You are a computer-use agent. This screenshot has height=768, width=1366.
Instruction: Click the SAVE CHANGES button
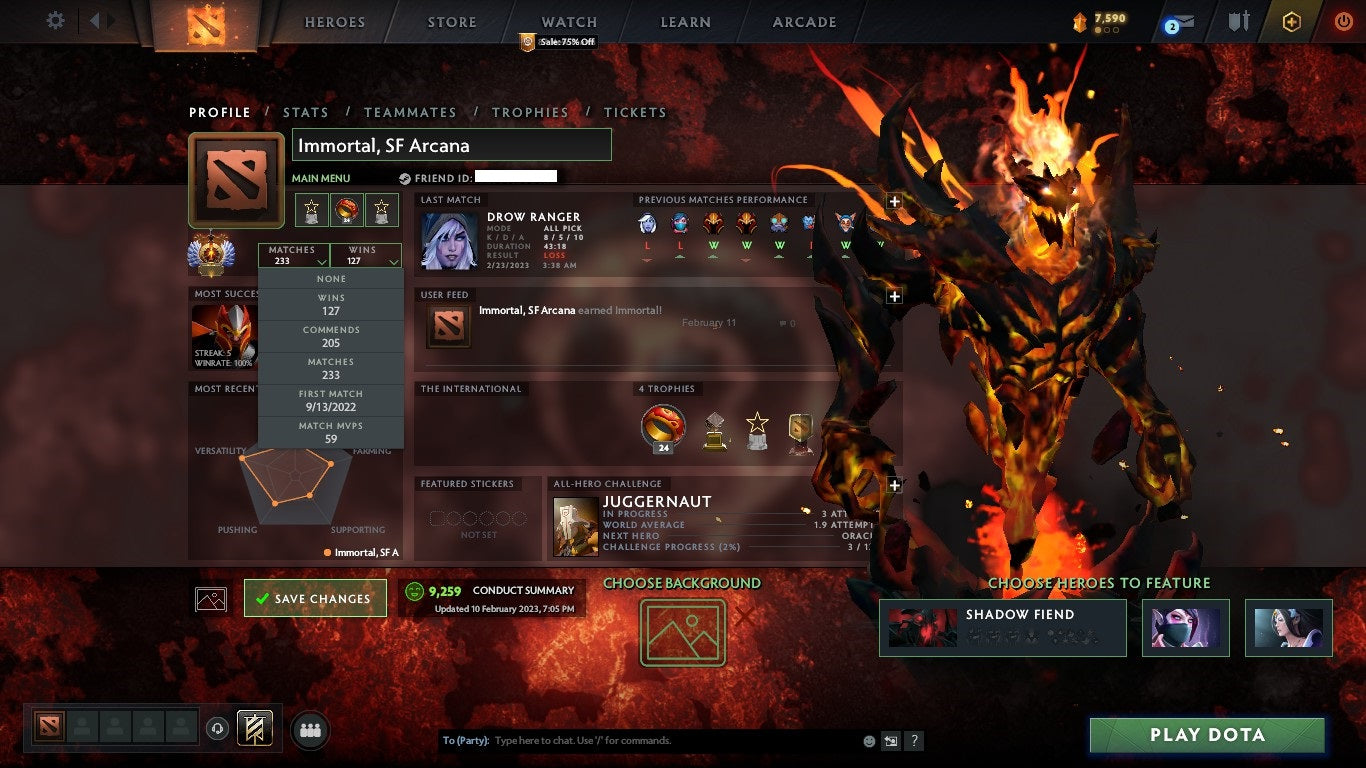pyautogui.click(x=315, y=597)
